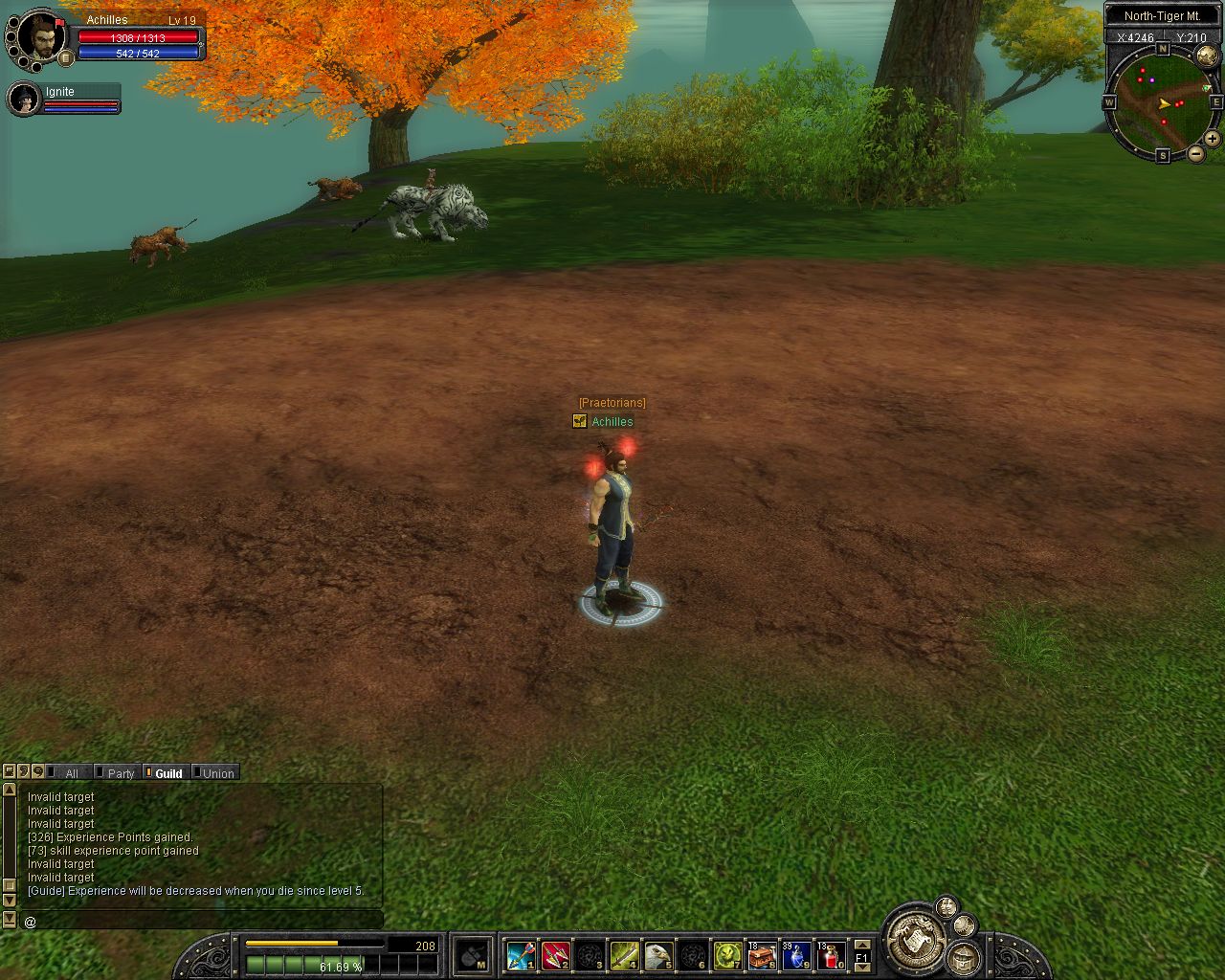Select the Ignite target portrait
The height and width of the screenshot is (980, 1225).
[22, 99]
